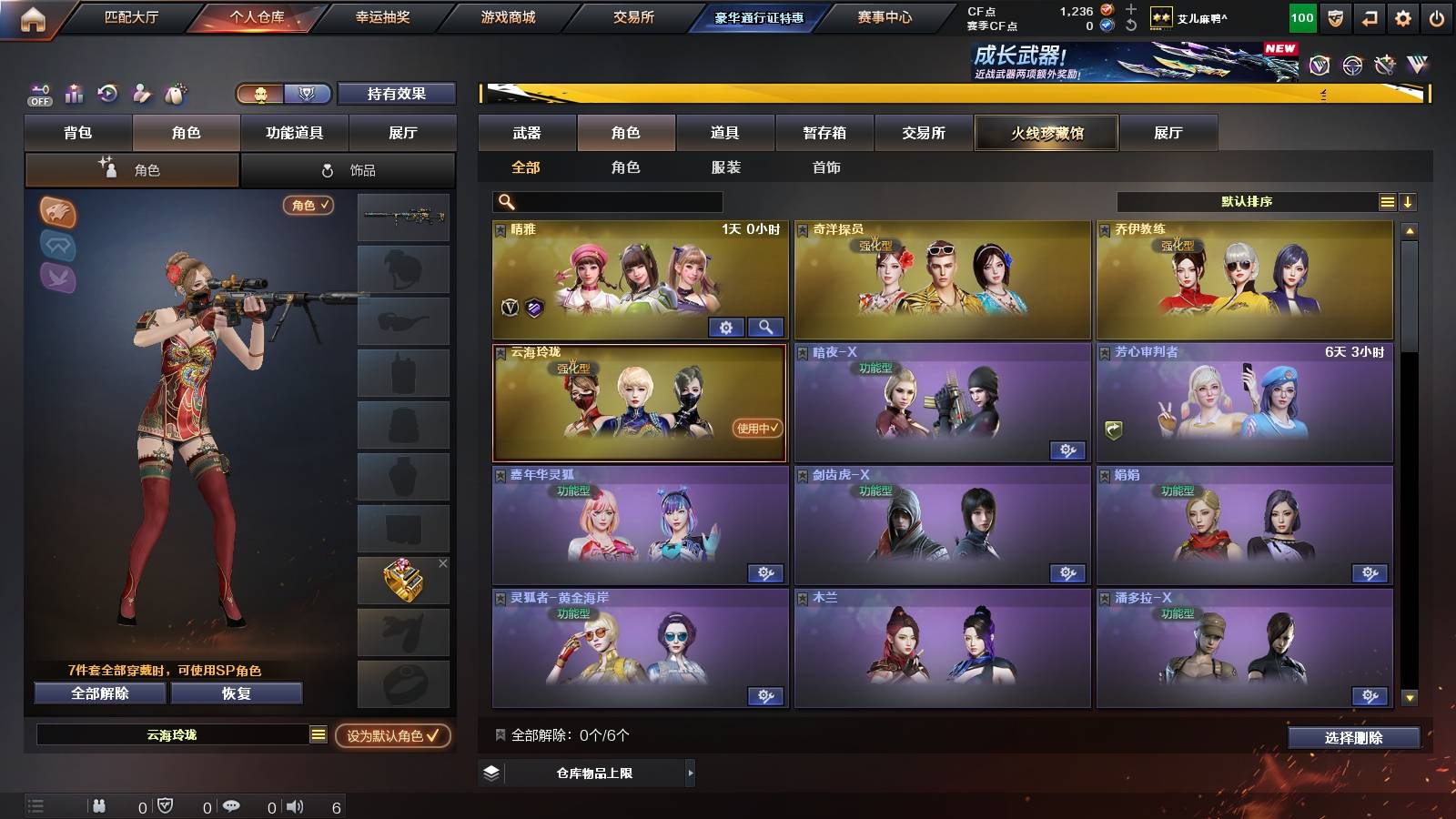Open the settings gear icon in top right
The width and height of the screenshot is (1456, 819).
click(1401, 15)
